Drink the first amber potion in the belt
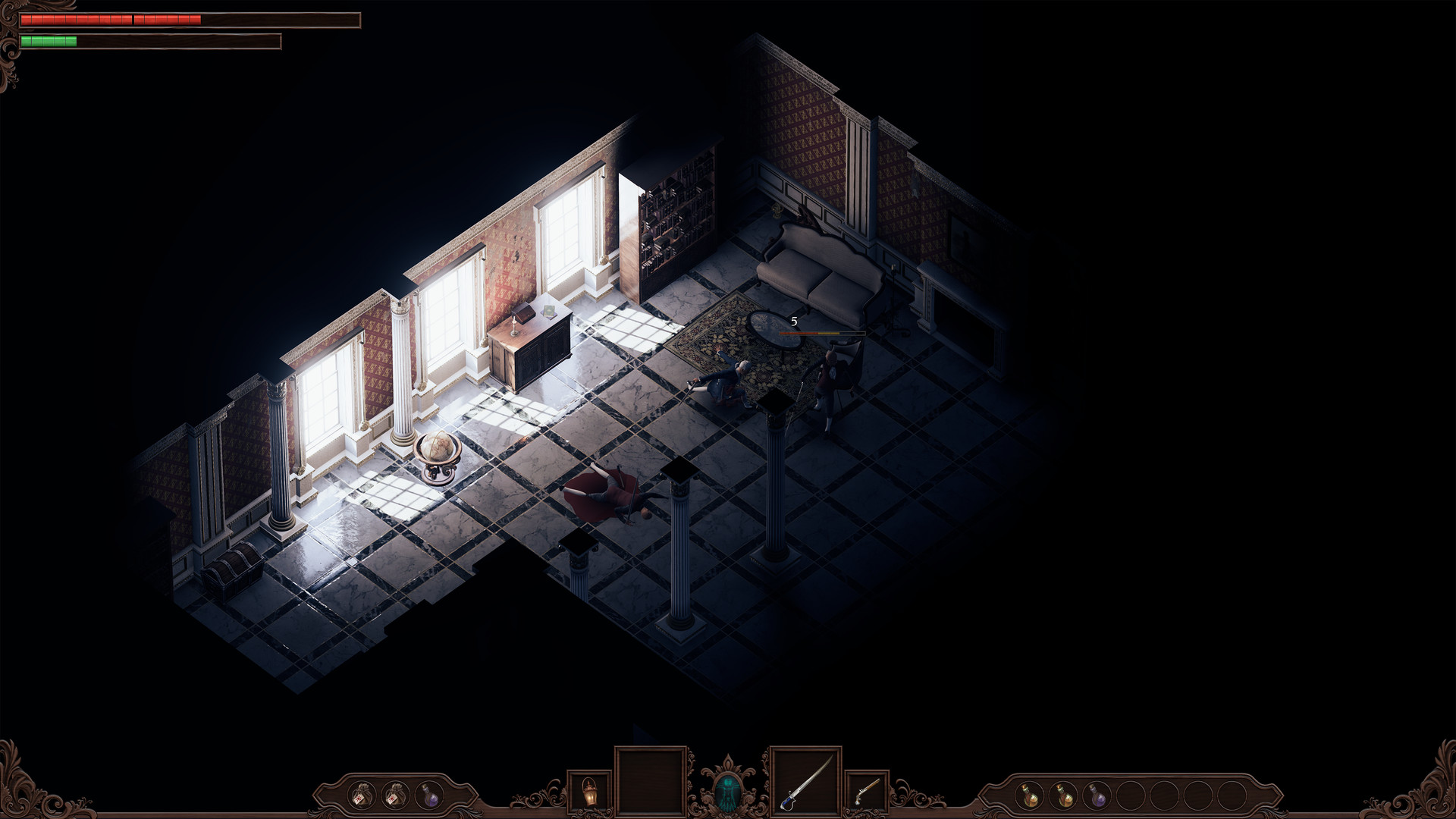Image resolution: width=1456 pixels, height=819 pixels. 1030,795
